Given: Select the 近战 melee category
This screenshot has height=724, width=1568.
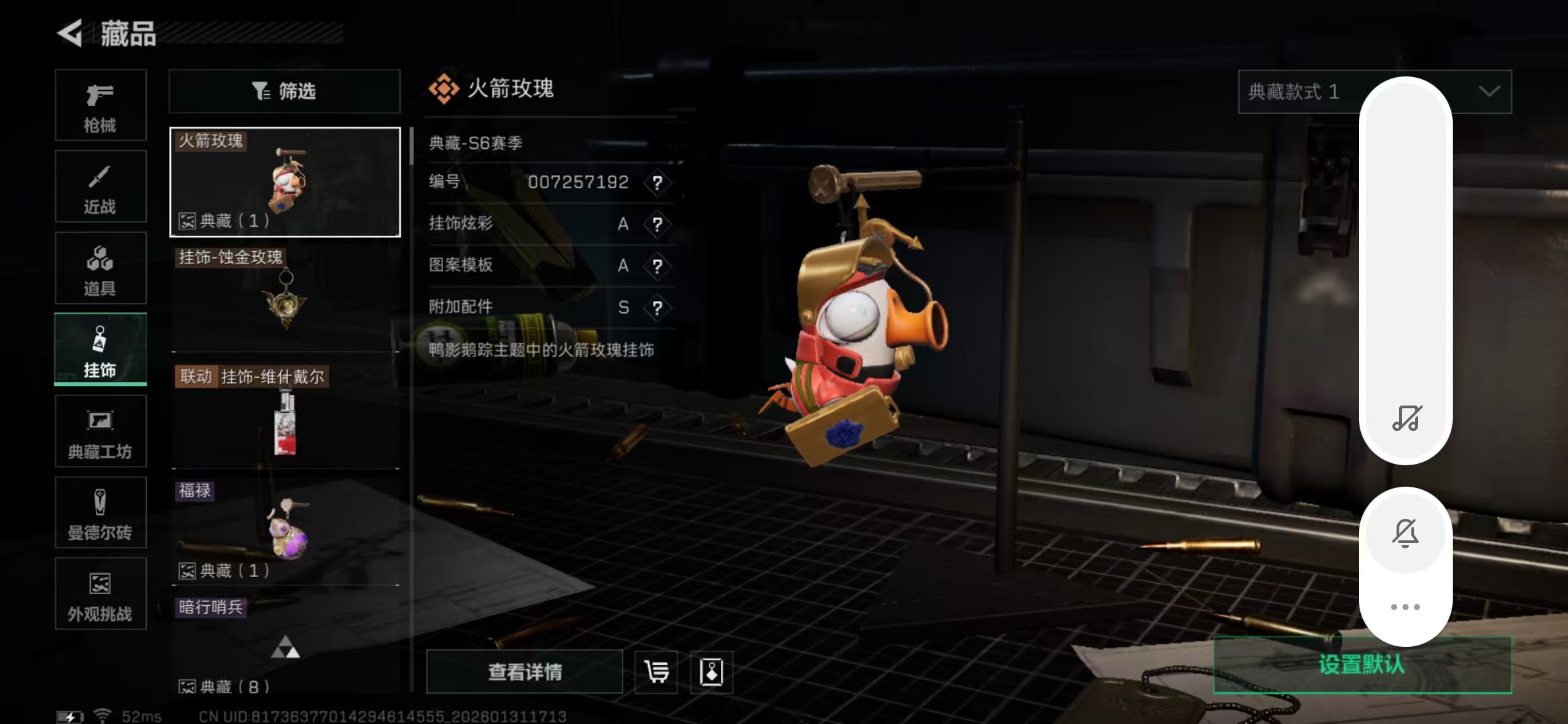Looking at the screenshot, I should 101,186.
